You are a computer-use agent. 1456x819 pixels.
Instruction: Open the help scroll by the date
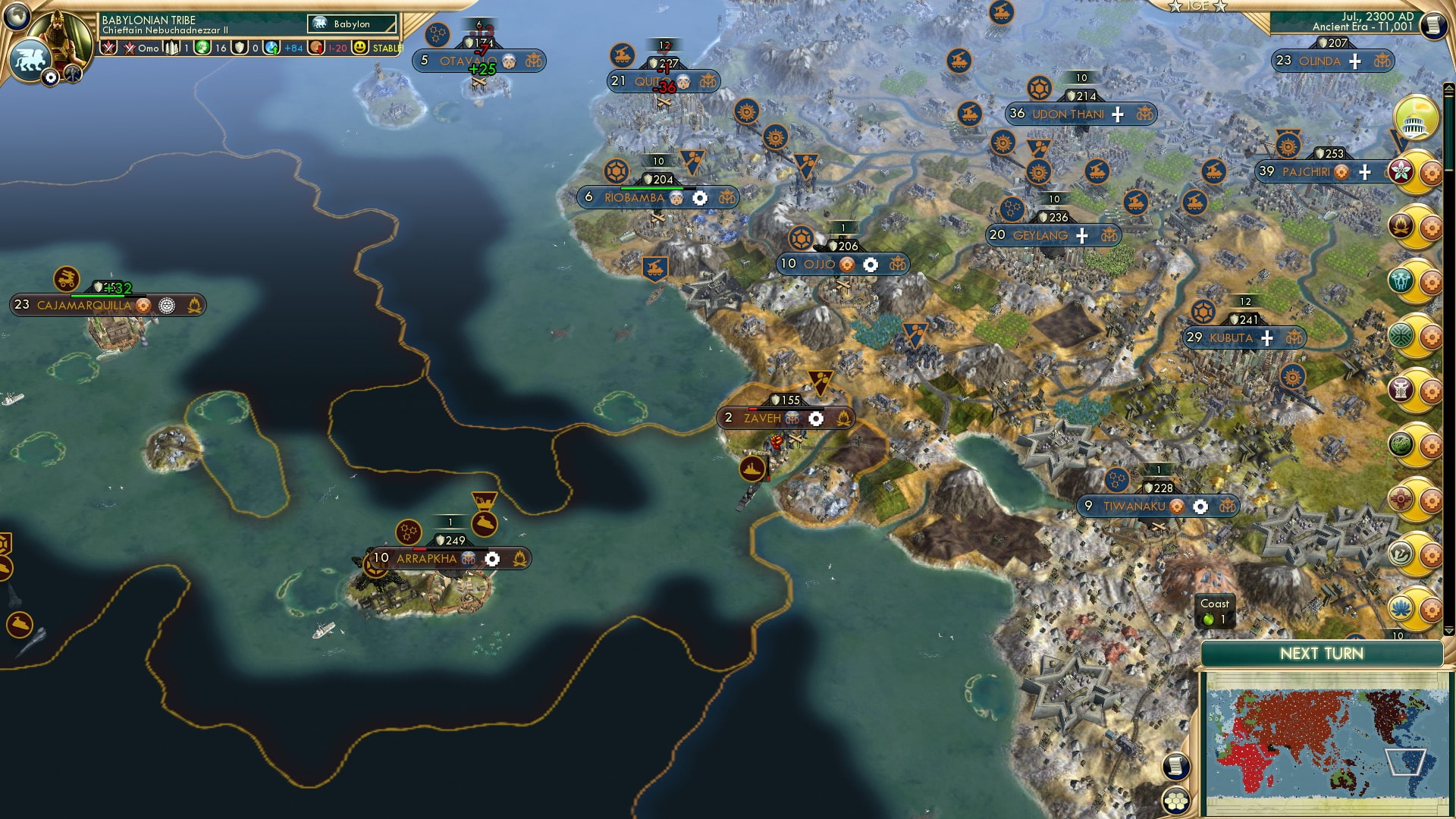(1432, 26)
